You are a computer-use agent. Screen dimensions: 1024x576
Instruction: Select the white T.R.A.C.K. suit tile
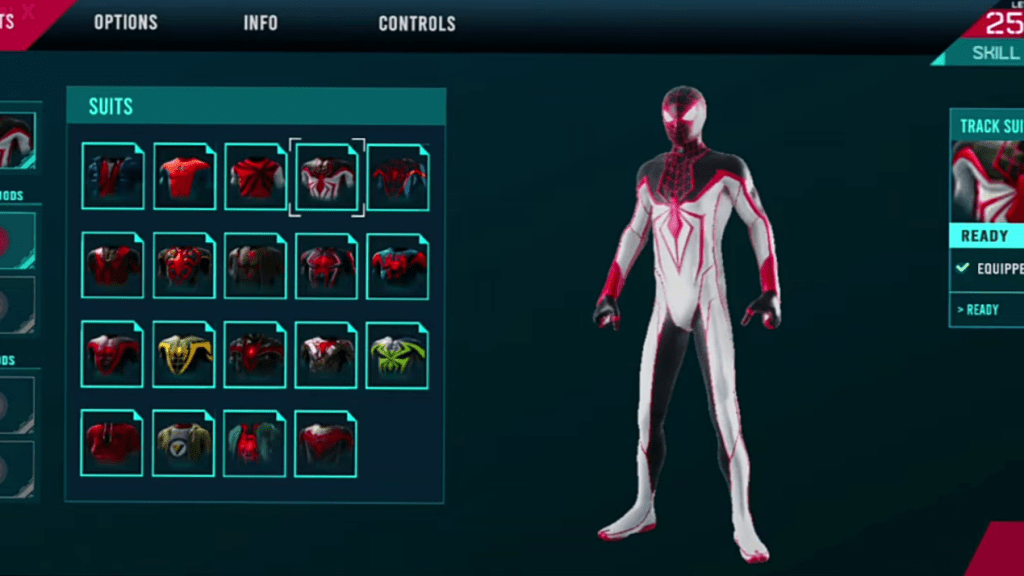pos(327,177)
